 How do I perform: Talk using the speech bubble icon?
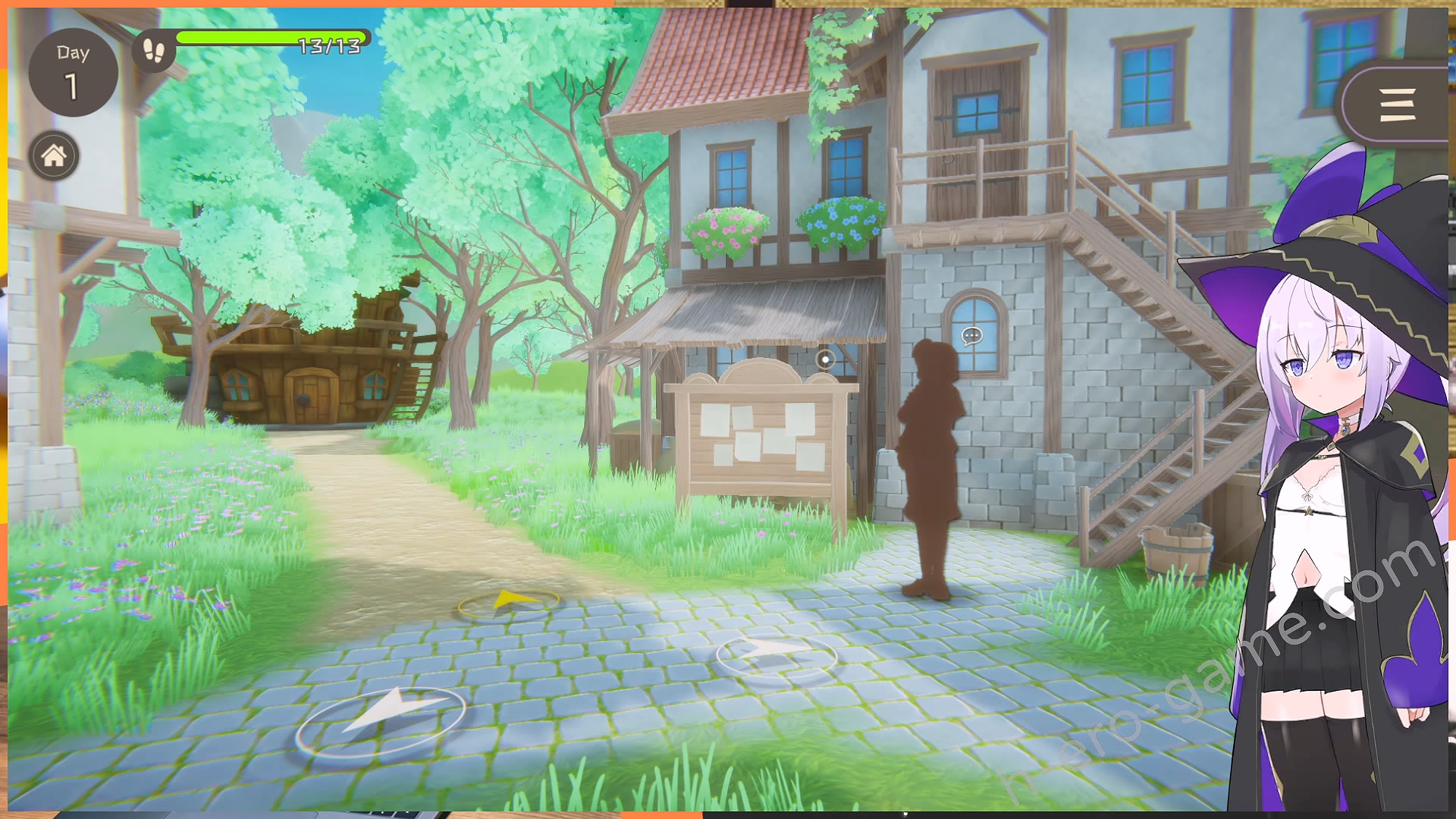coord(971,336)
